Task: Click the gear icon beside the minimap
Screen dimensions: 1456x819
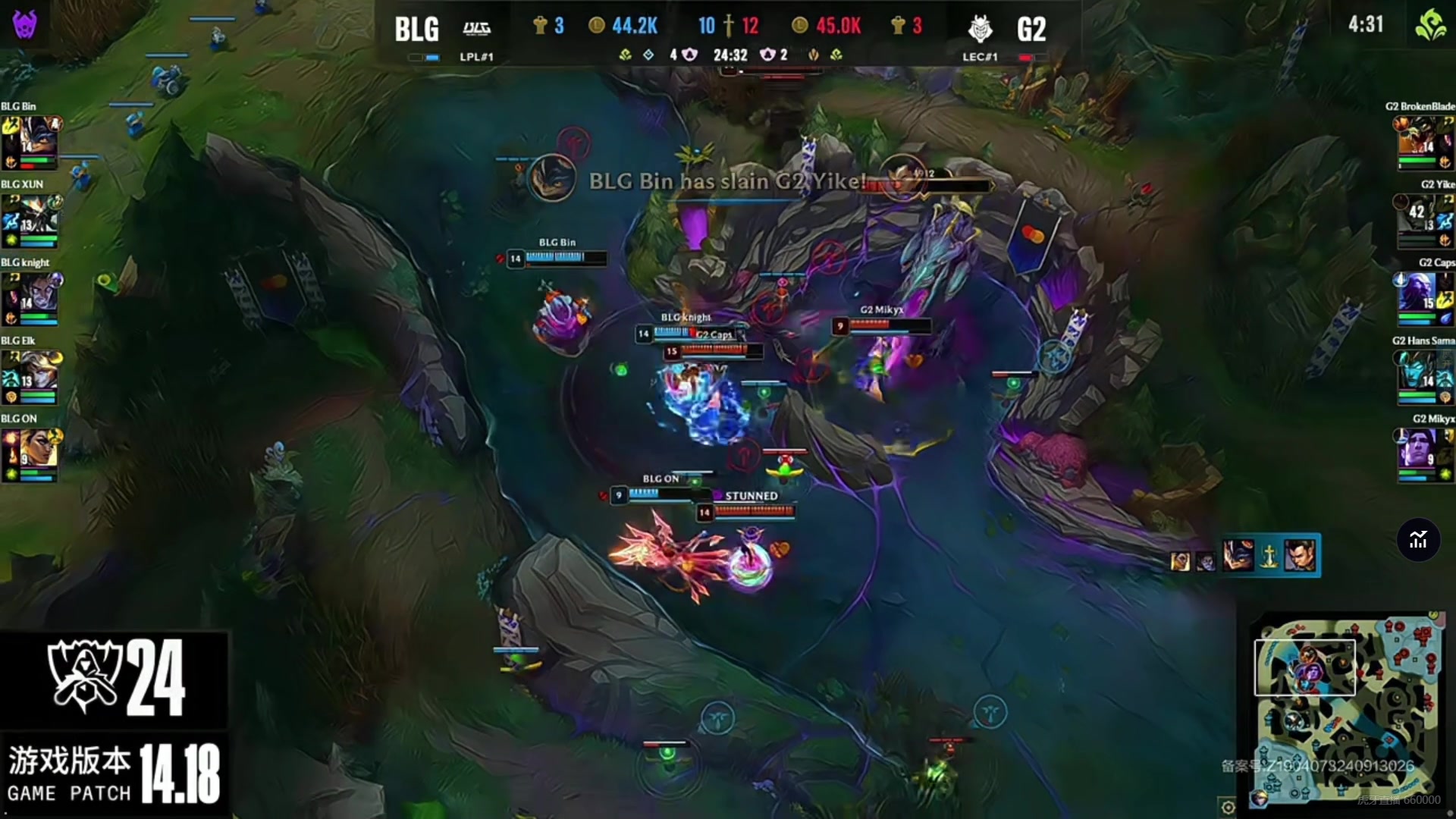Action: tap(1228, 807)
